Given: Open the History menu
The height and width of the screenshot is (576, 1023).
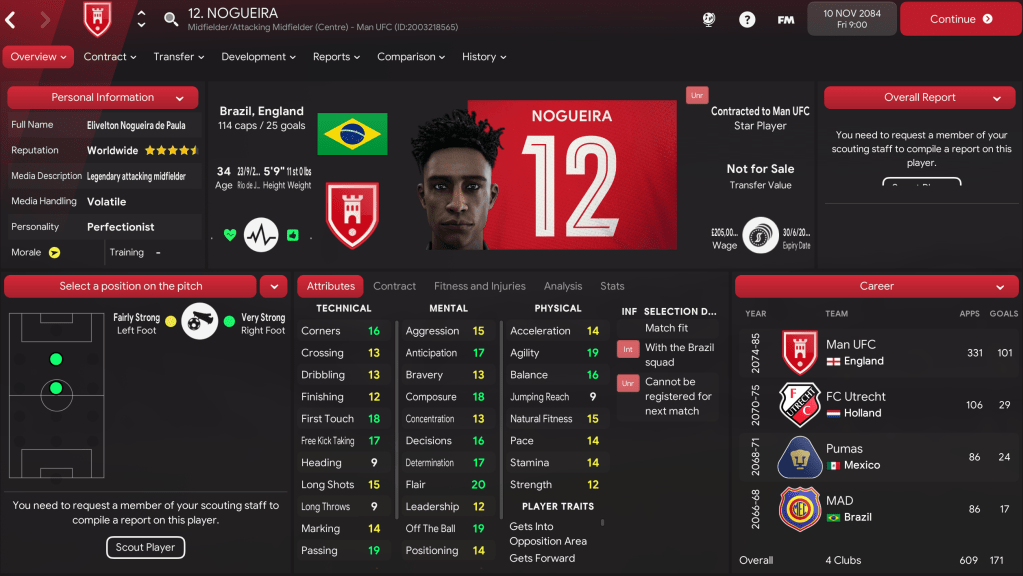Looking at the screenshot, I should click(484, 57).
